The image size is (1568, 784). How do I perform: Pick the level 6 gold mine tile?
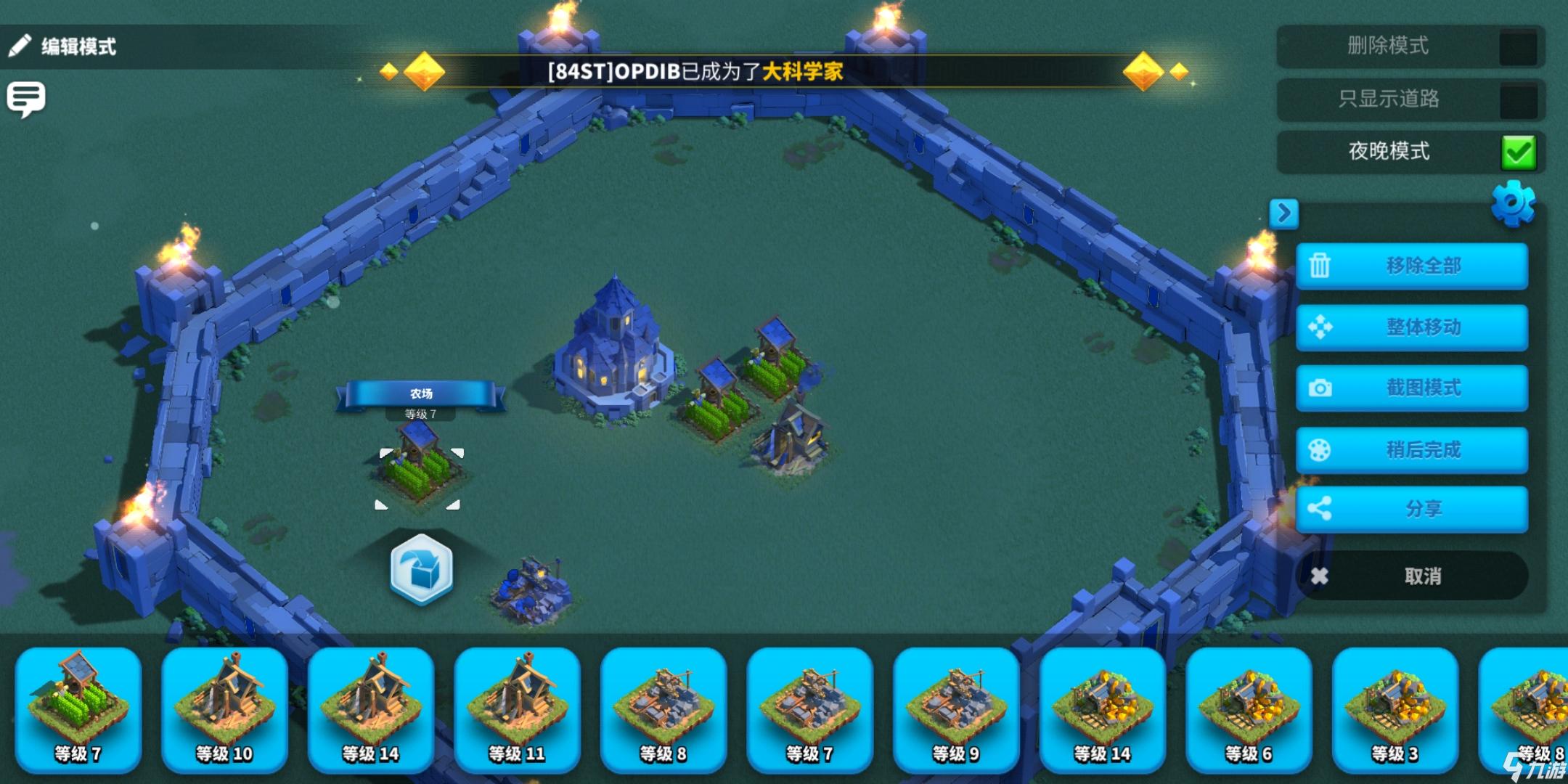coord(1249,709)
